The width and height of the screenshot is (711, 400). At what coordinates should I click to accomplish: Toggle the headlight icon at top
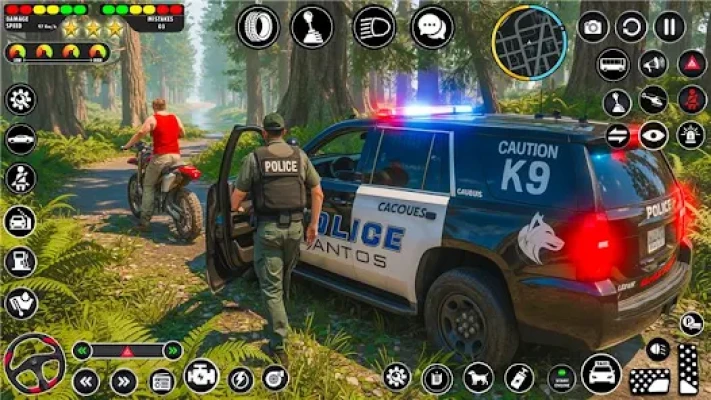pos(374,27)
